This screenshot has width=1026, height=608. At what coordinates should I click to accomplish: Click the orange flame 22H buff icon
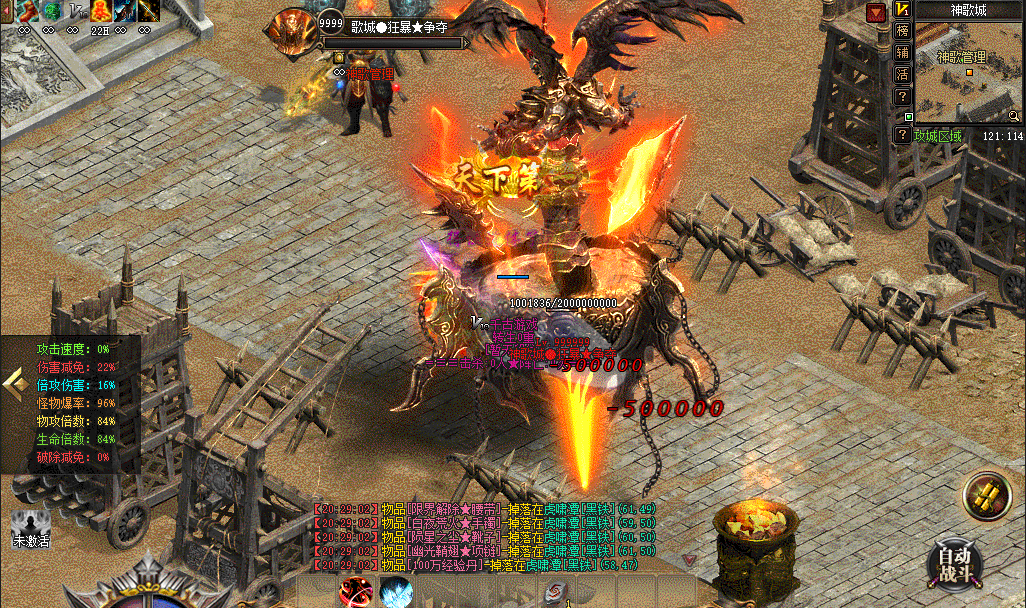tap(100, 11)
